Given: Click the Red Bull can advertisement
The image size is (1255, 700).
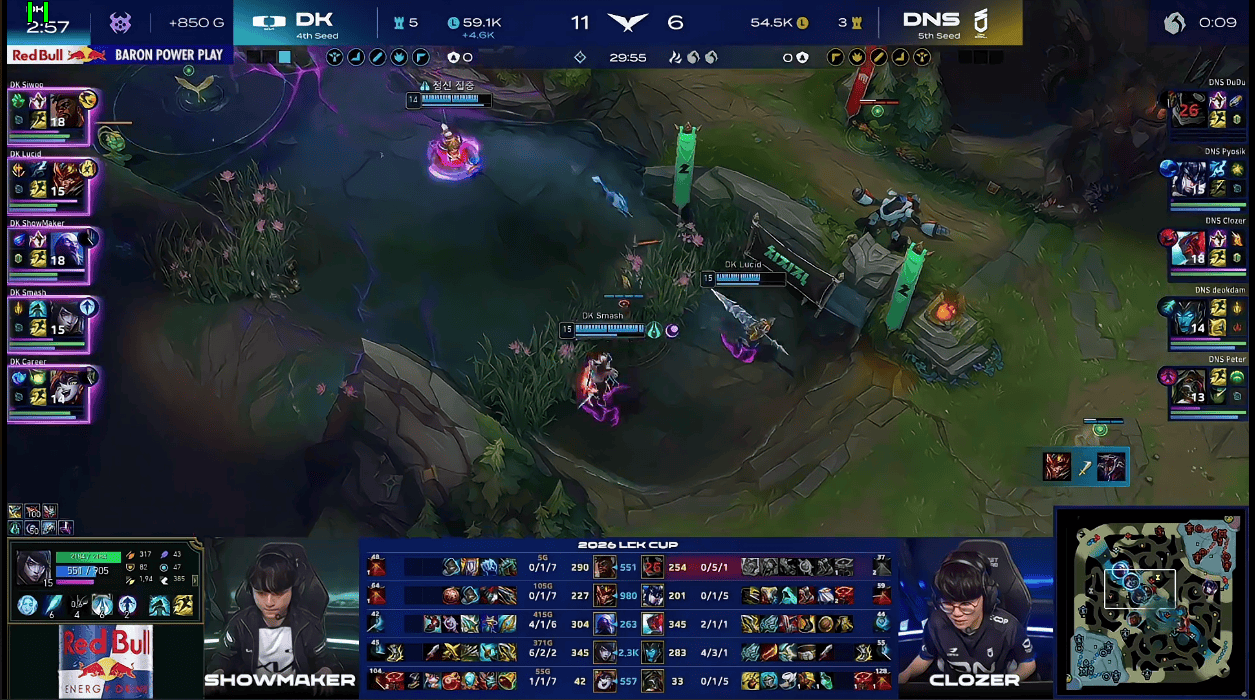Looking at the screenshot, I should pos(105,660).
